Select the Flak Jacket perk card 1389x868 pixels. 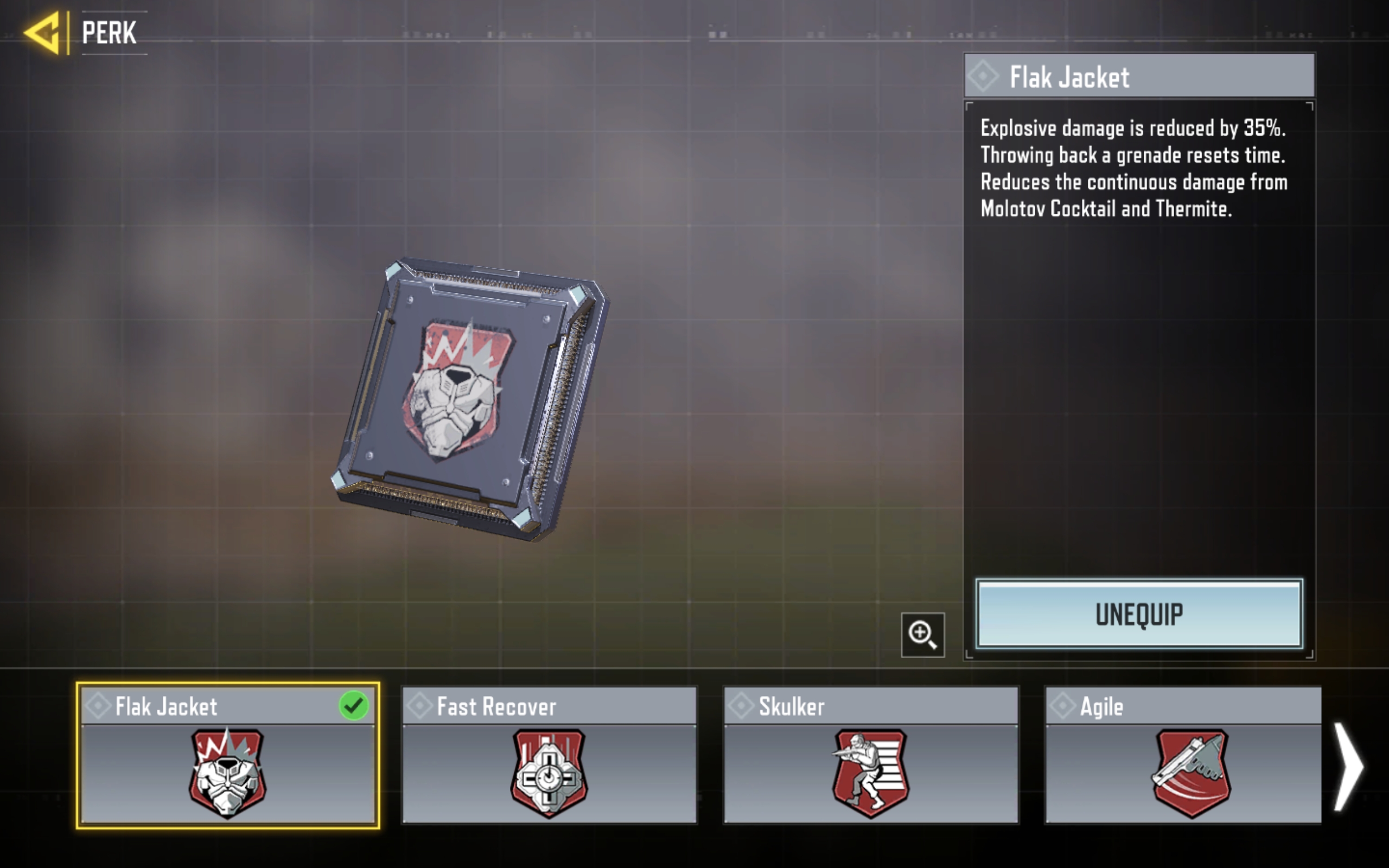228,756
